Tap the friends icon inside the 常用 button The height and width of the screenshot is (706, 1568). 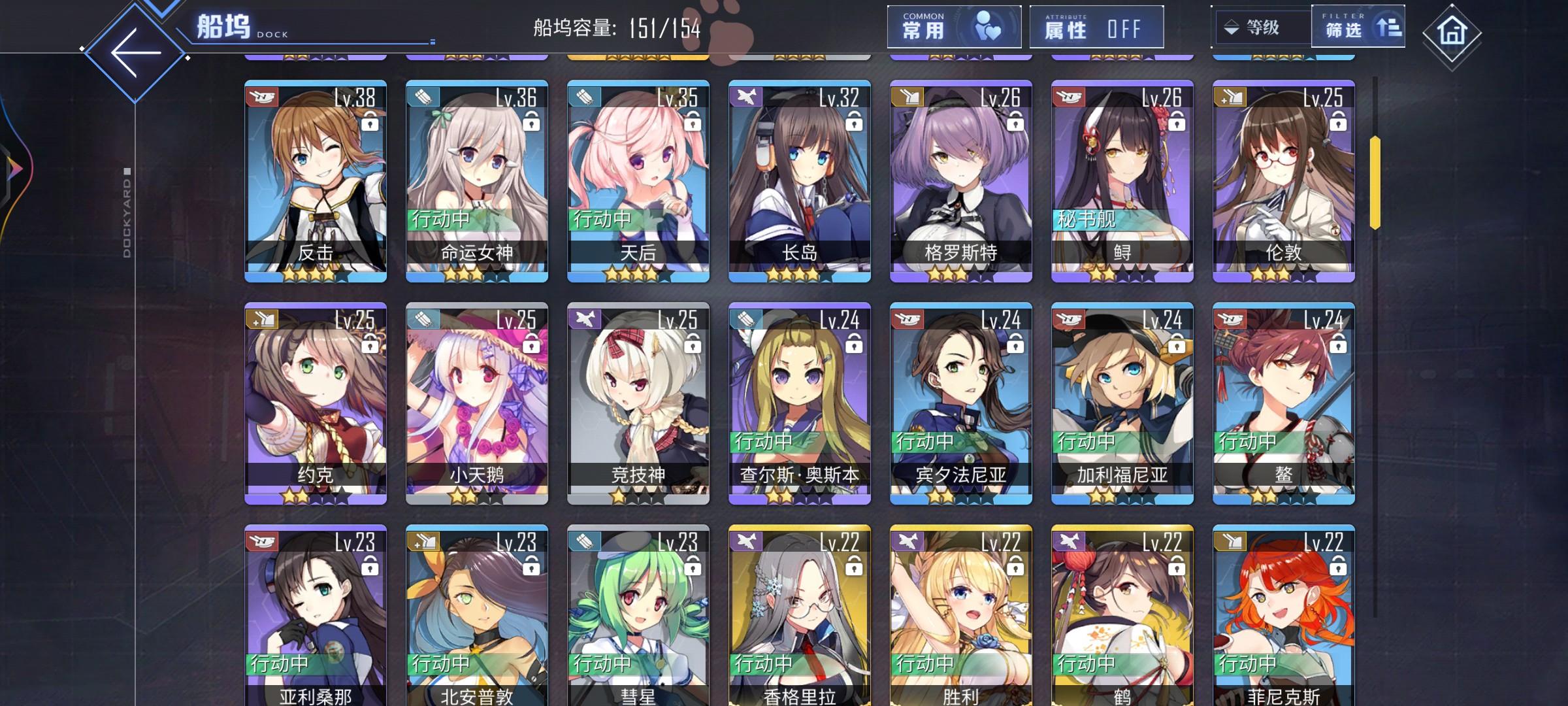990,25
